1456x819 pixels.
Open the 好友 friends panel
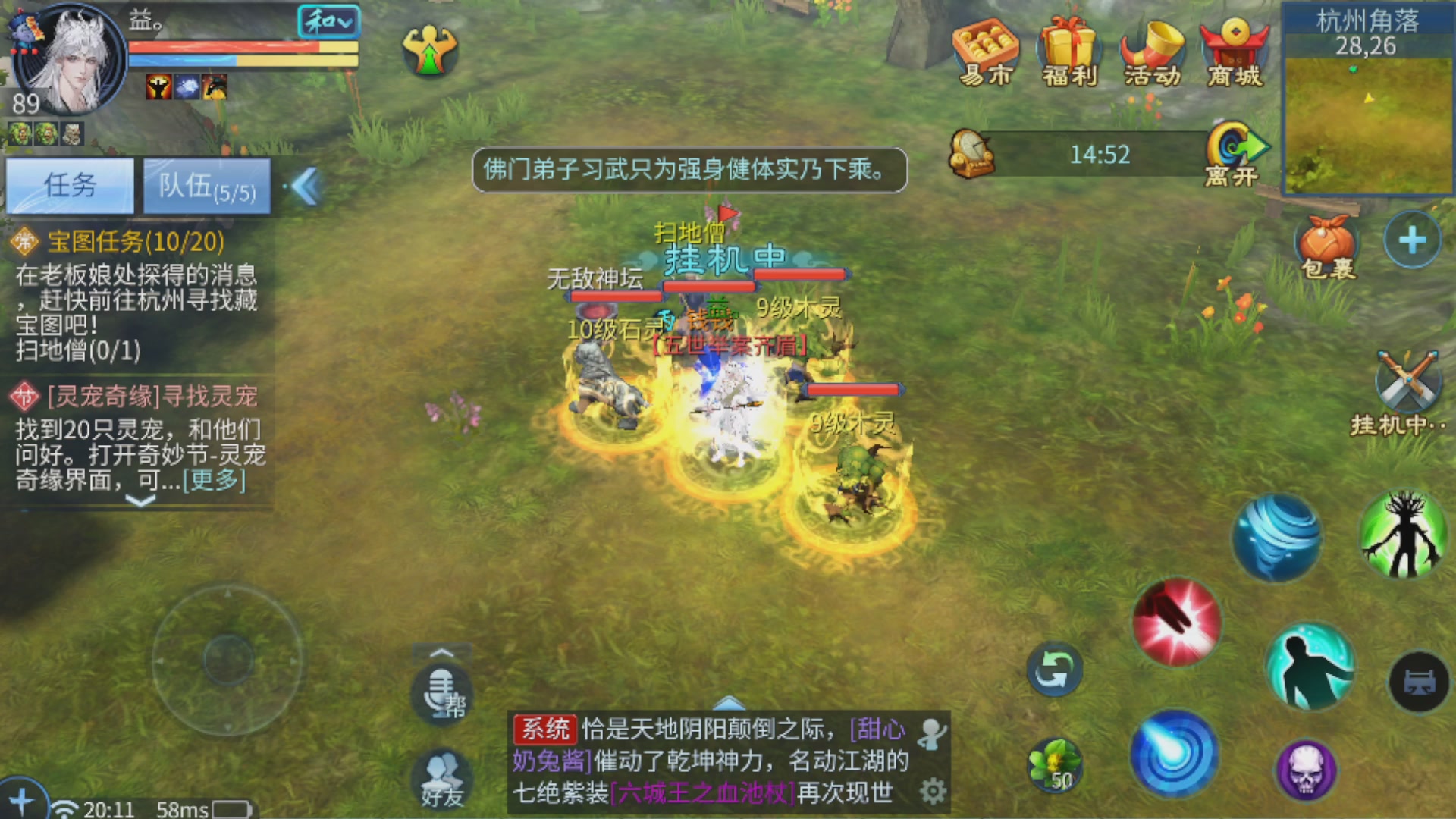click(441, 777)
